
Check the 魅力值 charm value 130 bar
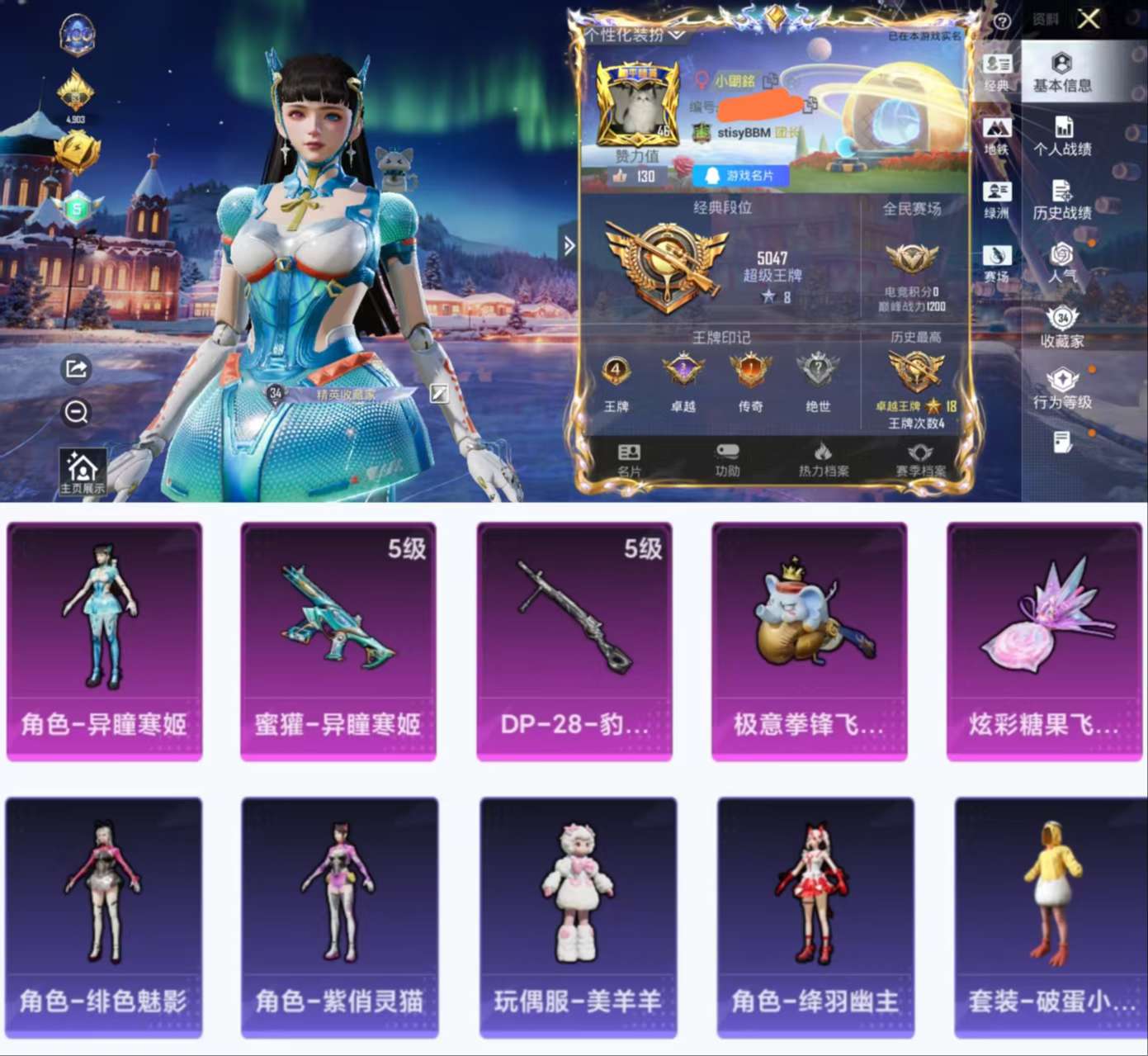[x=635, y=176]
